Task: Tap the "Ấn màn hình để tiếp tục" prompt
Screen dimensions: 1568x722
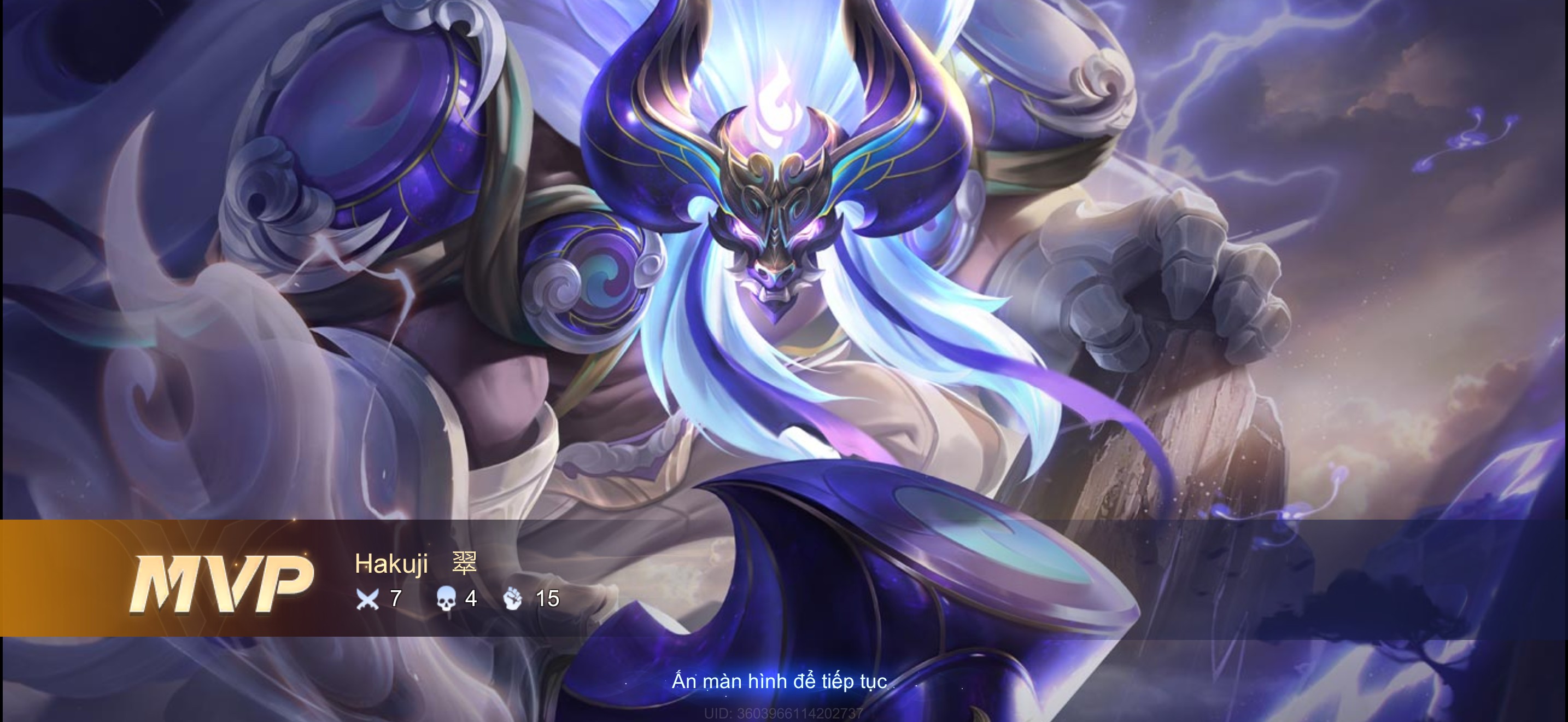Action: coord(779,681)
